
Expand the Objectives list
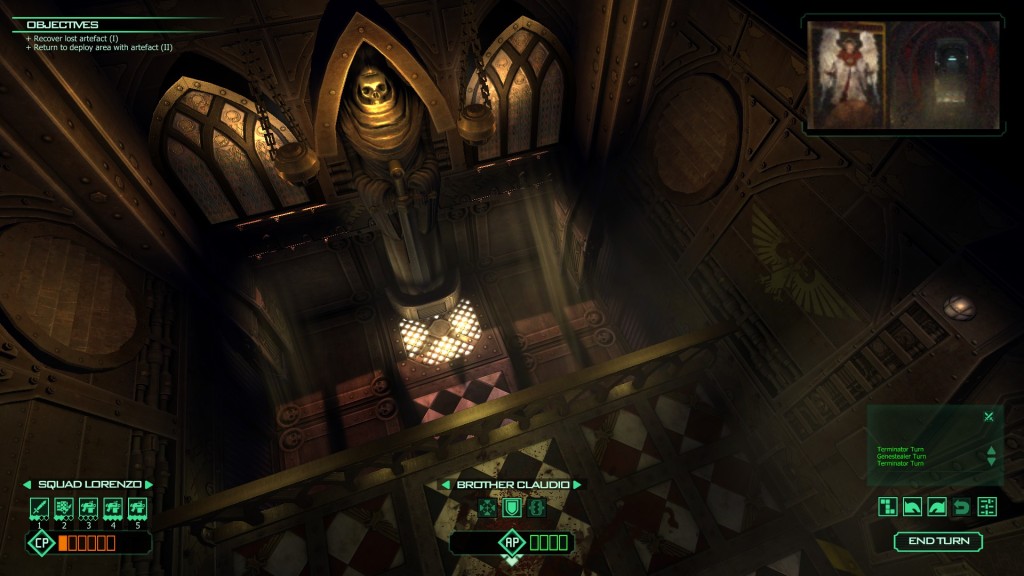pyautogui.click(x=62, y=24)
